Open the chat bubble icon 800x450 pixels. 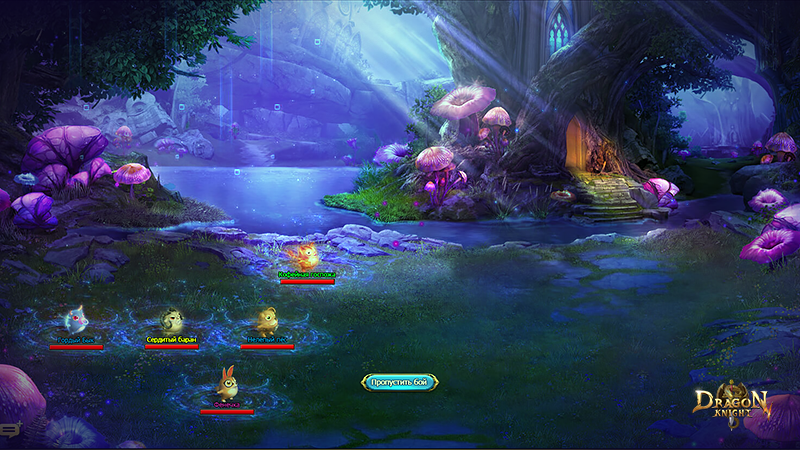pyautogui.click(x=9, y=429)
